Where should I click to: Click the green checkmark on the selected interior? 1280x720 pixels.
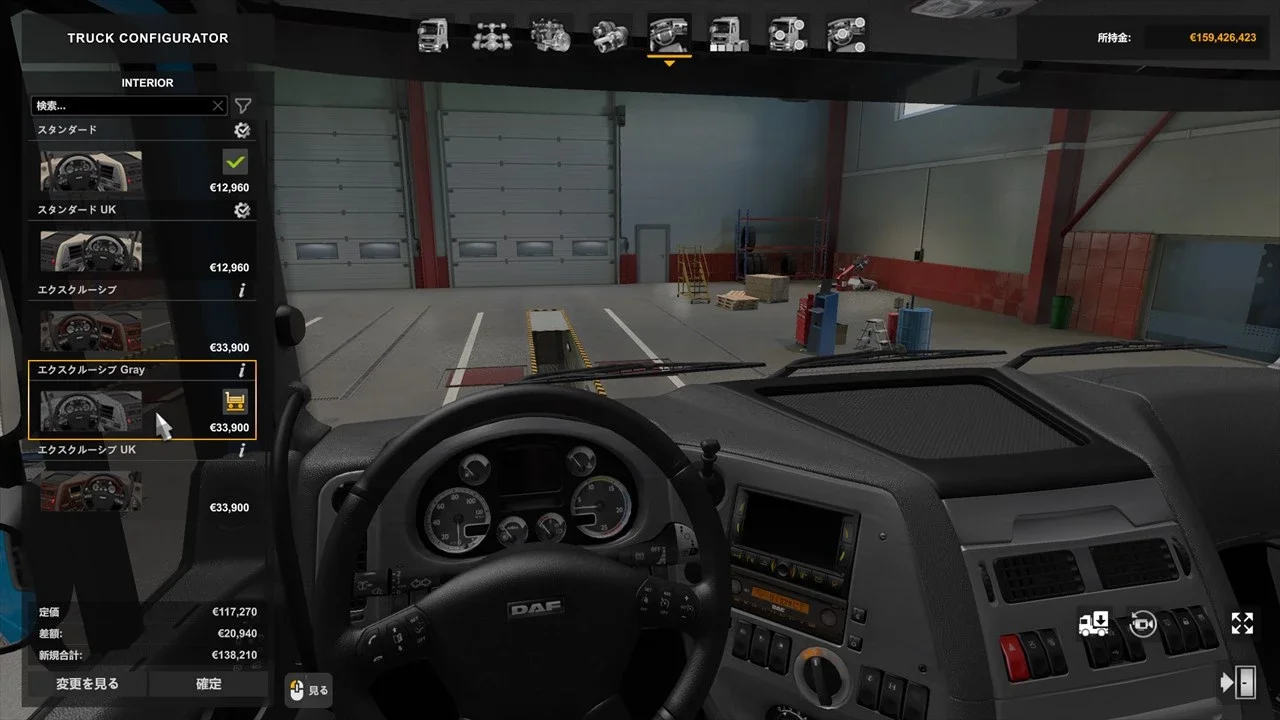[x=232, y=160]
